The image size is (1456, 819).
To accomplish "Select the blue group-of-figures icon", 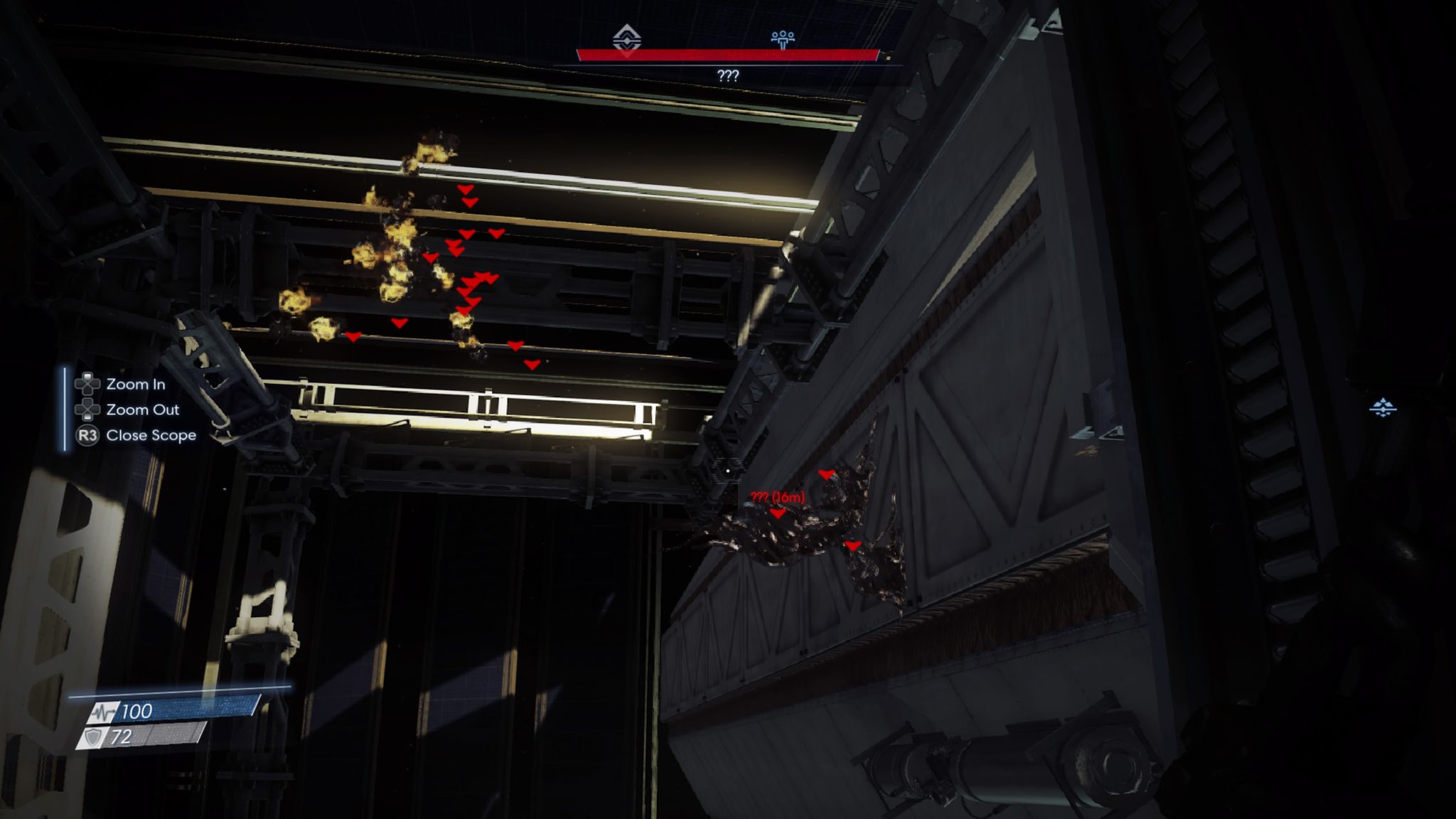I will (x=783, y=38).
